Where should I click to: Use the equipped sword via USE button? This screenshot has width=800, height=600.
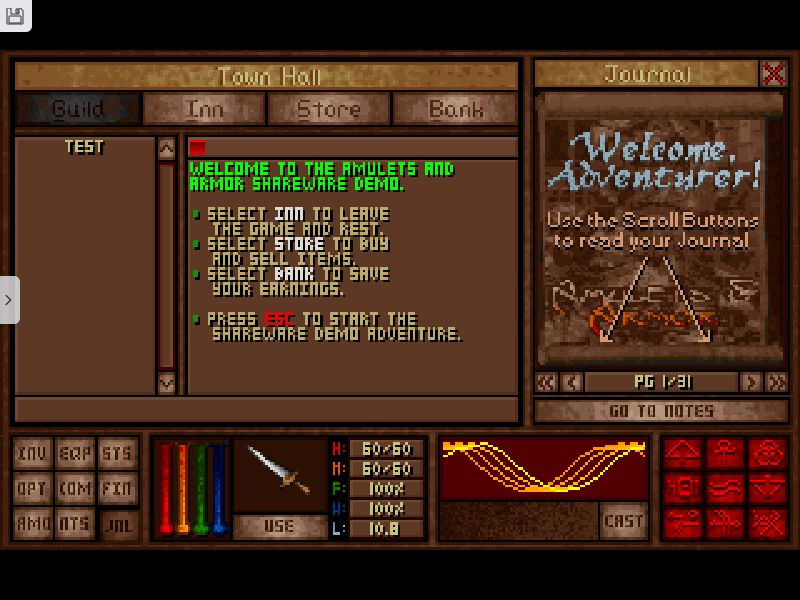coord(279,526)
